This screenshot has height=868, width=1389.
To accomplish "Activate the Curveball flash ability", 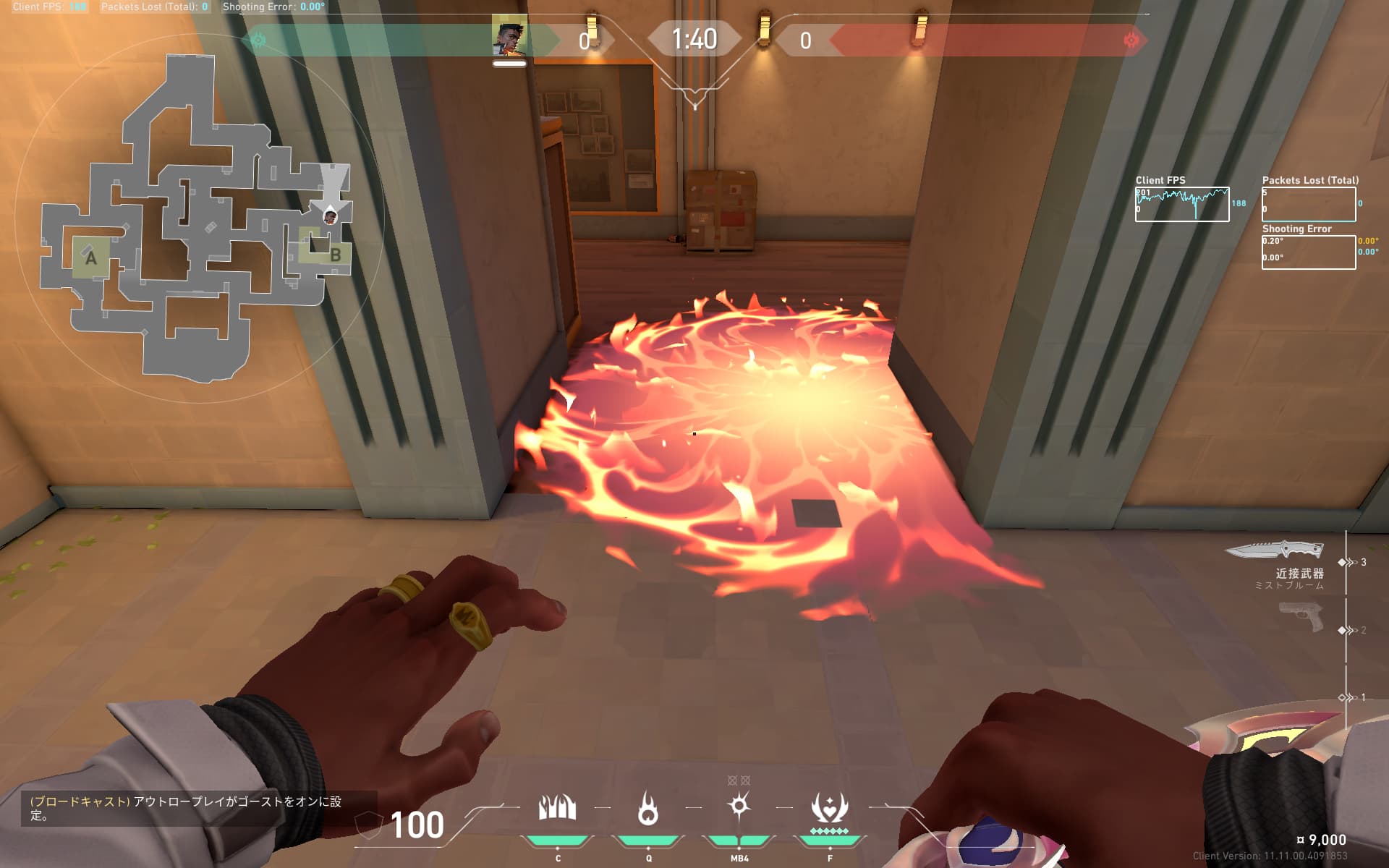I will click(x=739, y=807).
